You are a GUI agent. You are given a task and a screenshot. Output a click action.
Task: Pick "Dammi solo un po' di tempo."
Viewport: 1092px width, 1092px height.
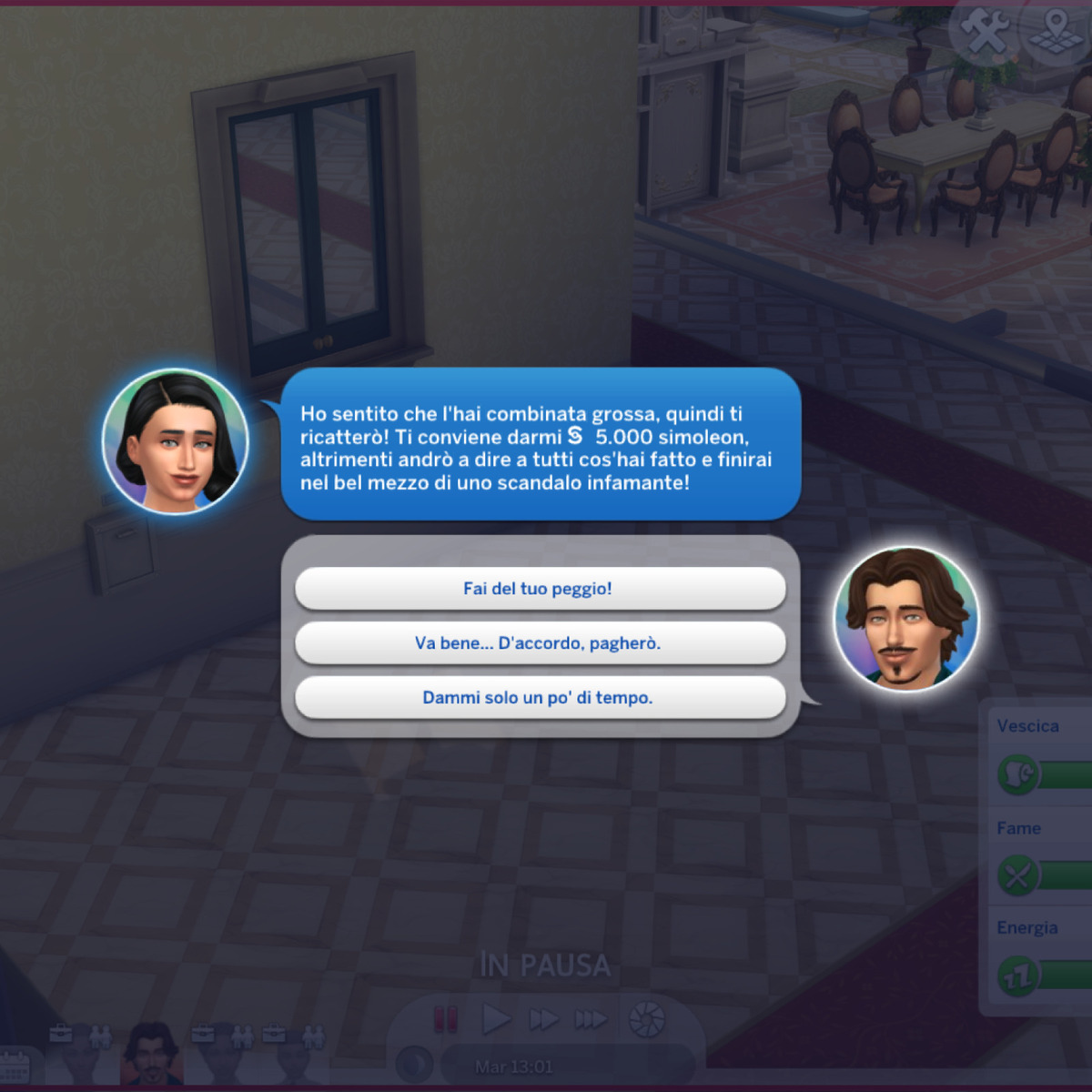point(540,698)
